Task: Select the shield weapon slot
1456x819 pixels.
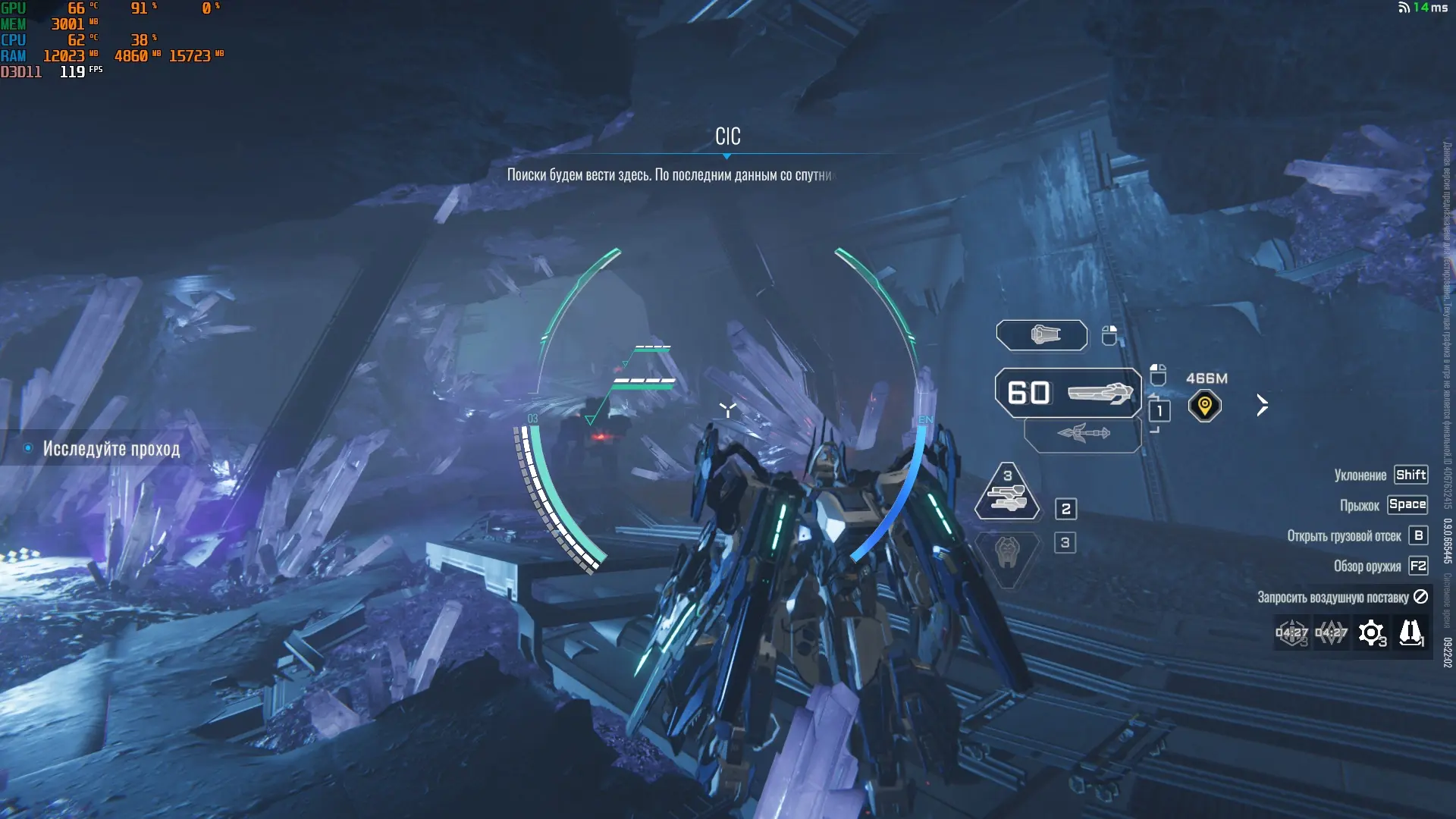Action: (x=1041, y=335)
